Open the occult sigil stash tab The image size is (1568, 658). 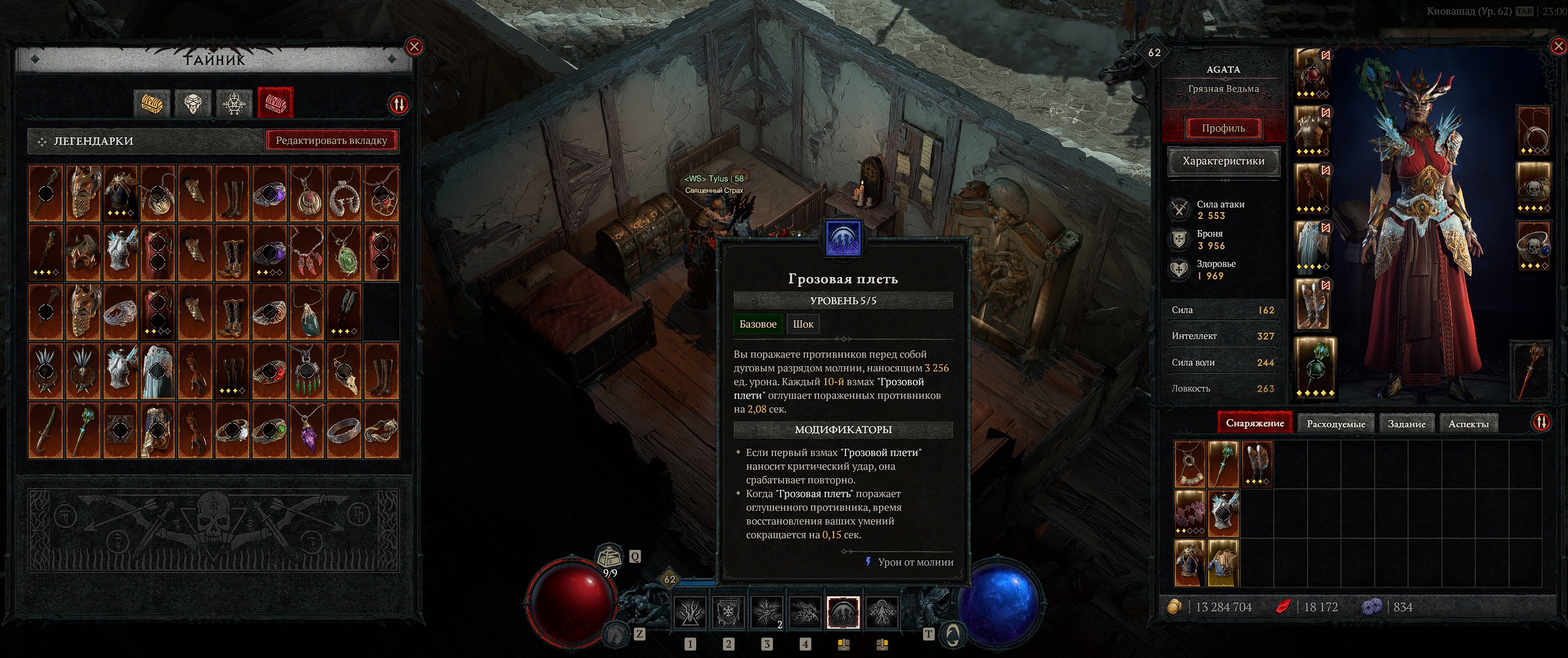(234, 103)
